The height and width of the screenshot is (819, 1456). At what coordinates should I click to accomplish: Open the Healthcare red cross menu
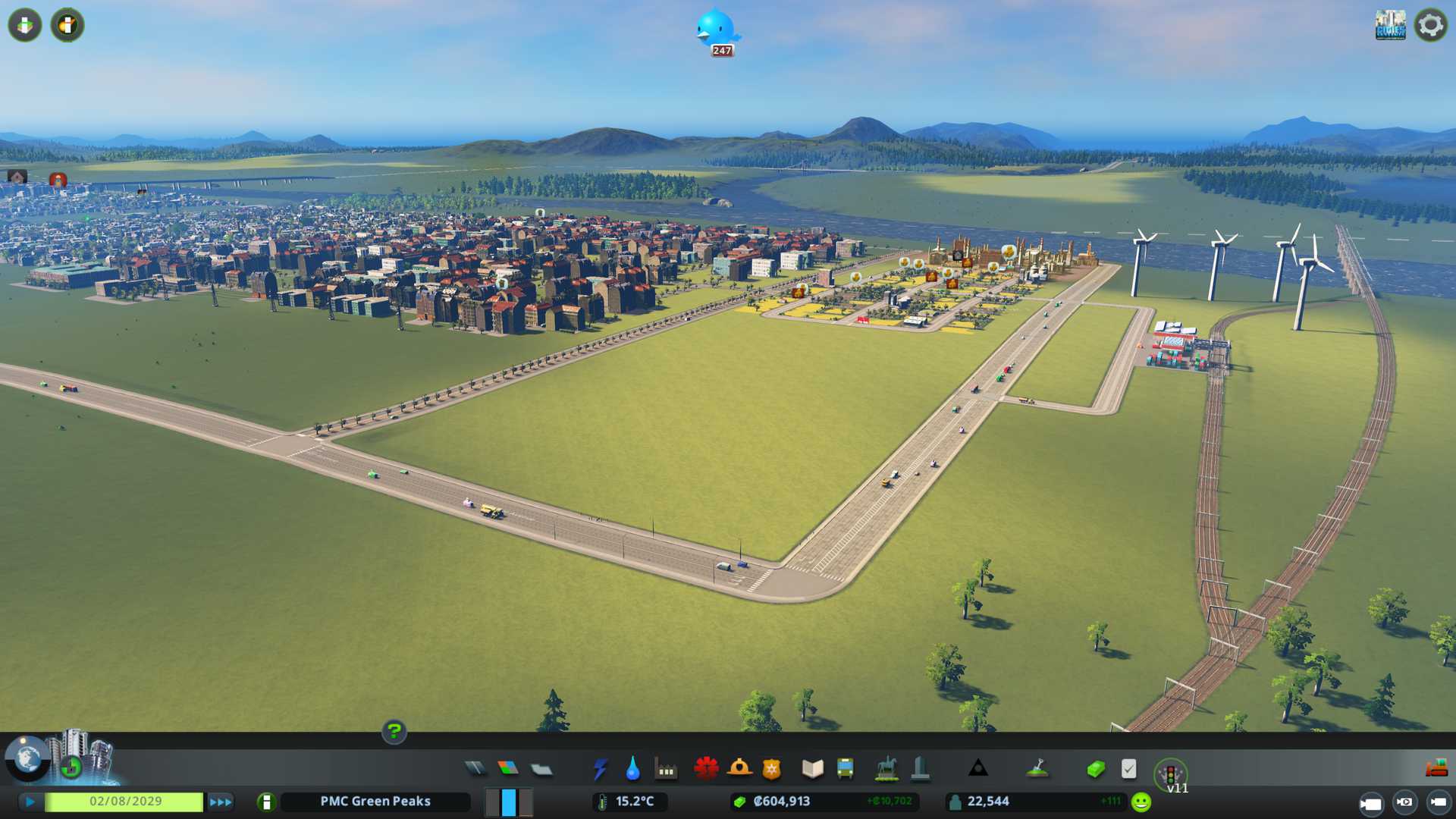tap(706, 769)
